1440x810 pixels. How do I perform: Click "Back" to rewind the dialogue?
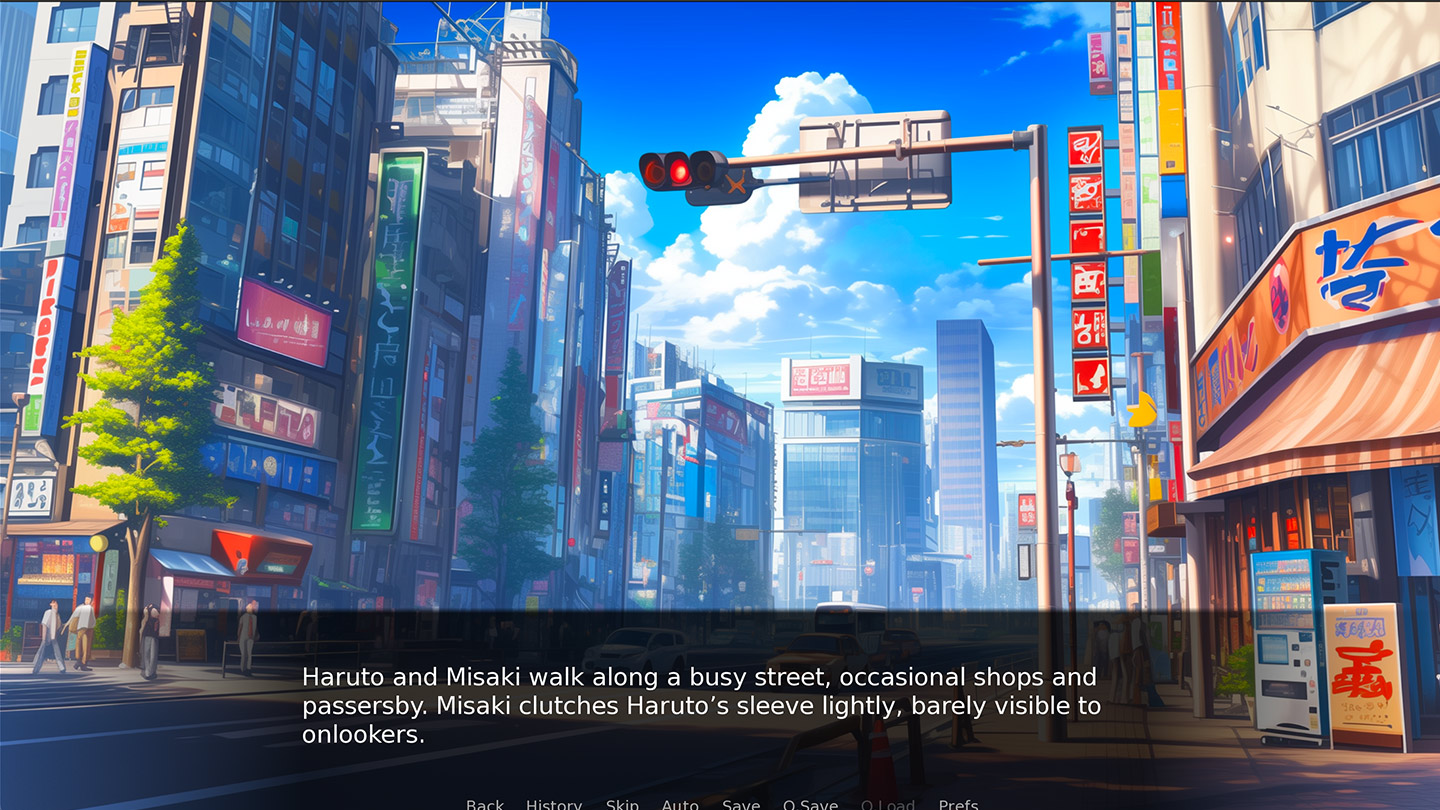pyautogui.click(x=484, y=804)
